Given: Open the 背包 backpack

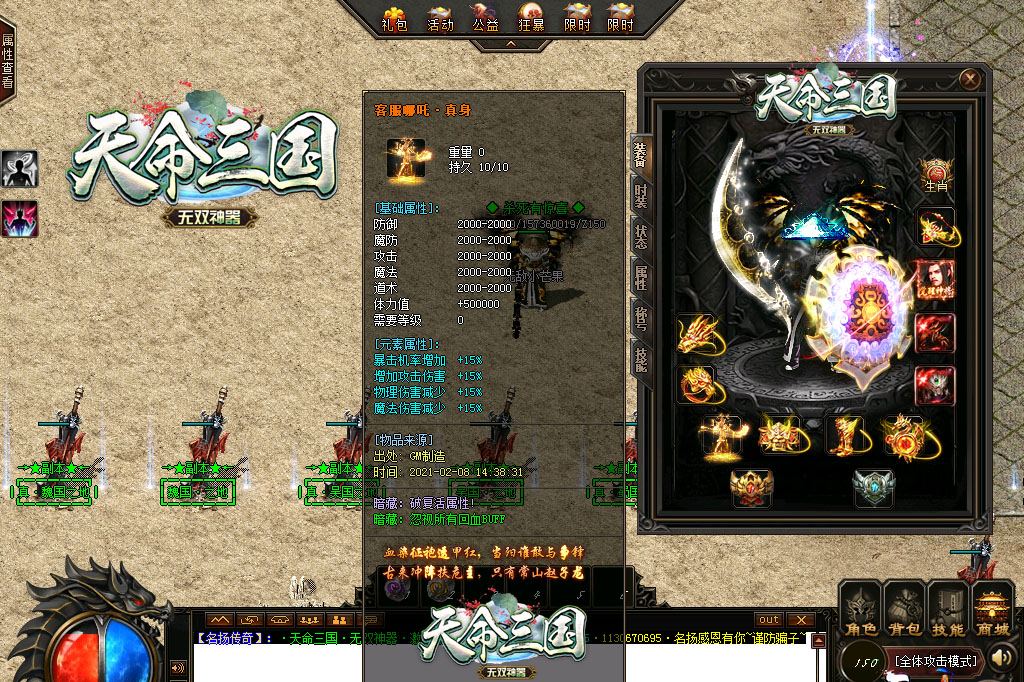Looking at the screenshot, I should click(905, 610).
